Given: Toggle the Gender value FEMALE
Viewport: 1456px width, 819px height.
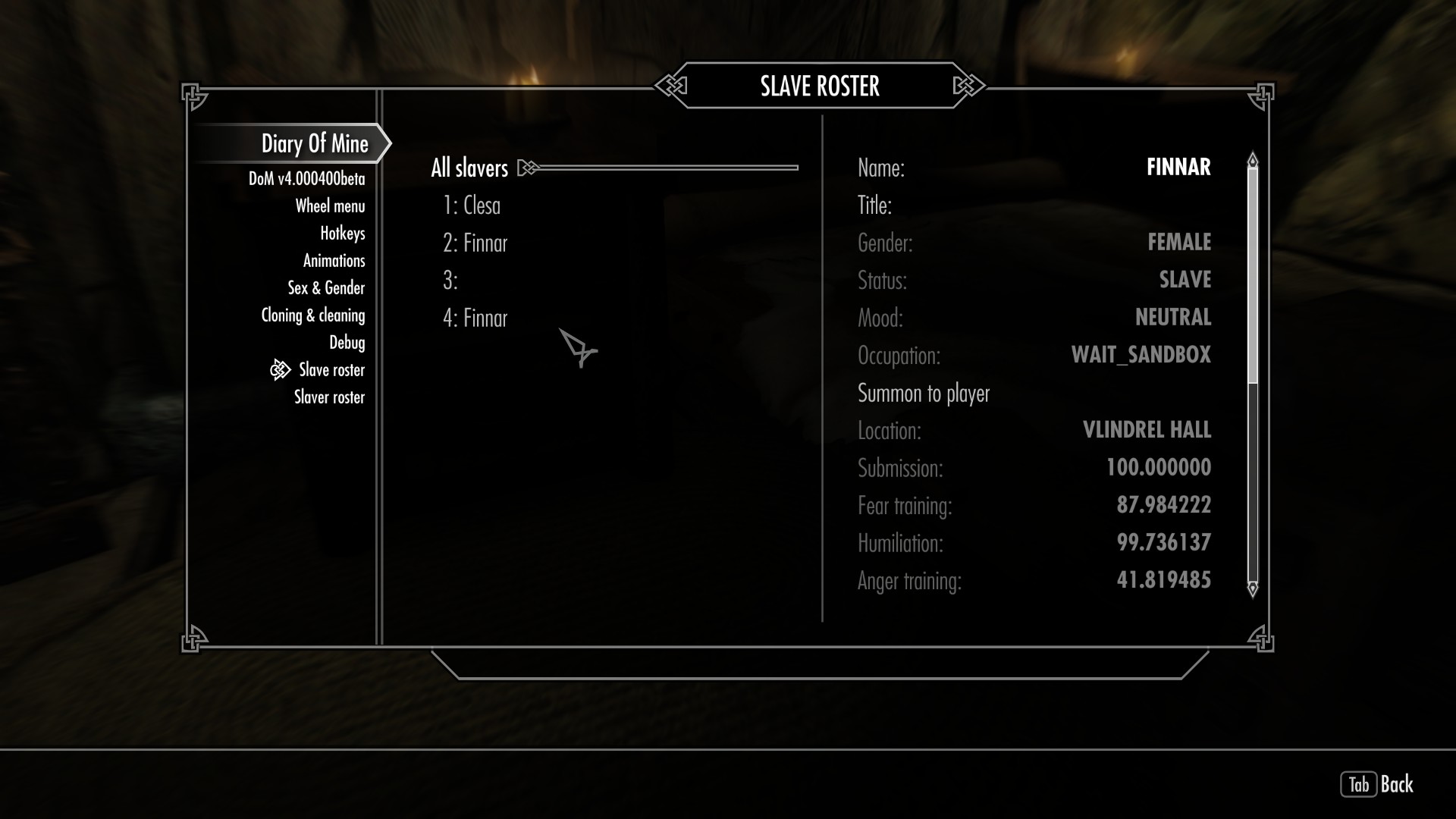Looking at the screenshot, I should click(1178, 243).
